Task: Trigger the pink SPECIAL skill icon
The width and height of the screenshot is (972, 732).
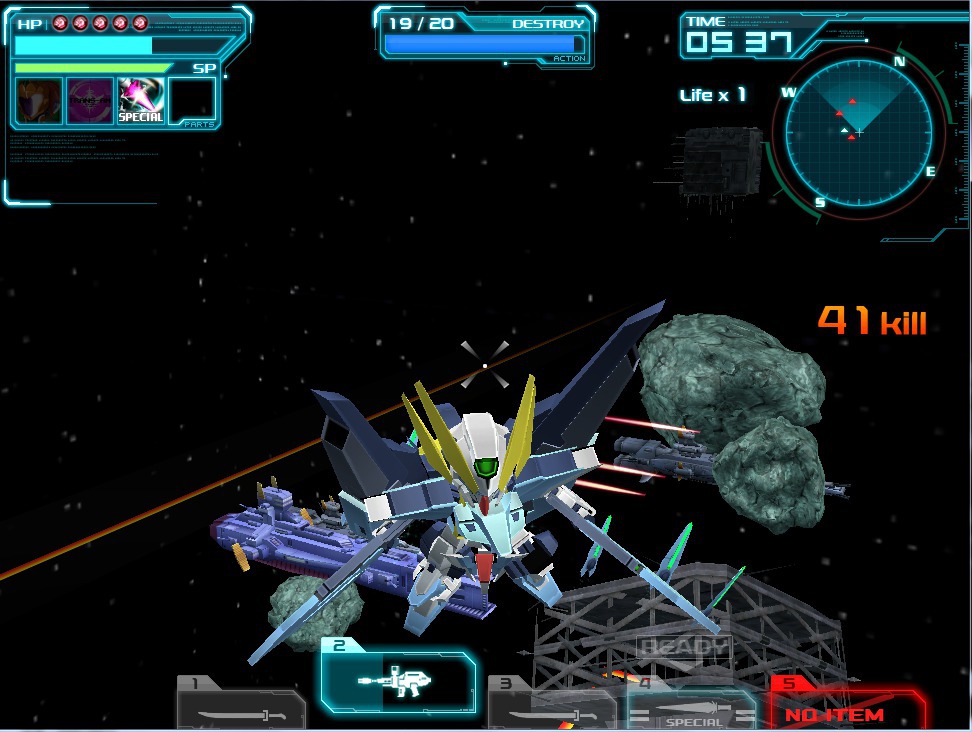Action: point(141,100)
